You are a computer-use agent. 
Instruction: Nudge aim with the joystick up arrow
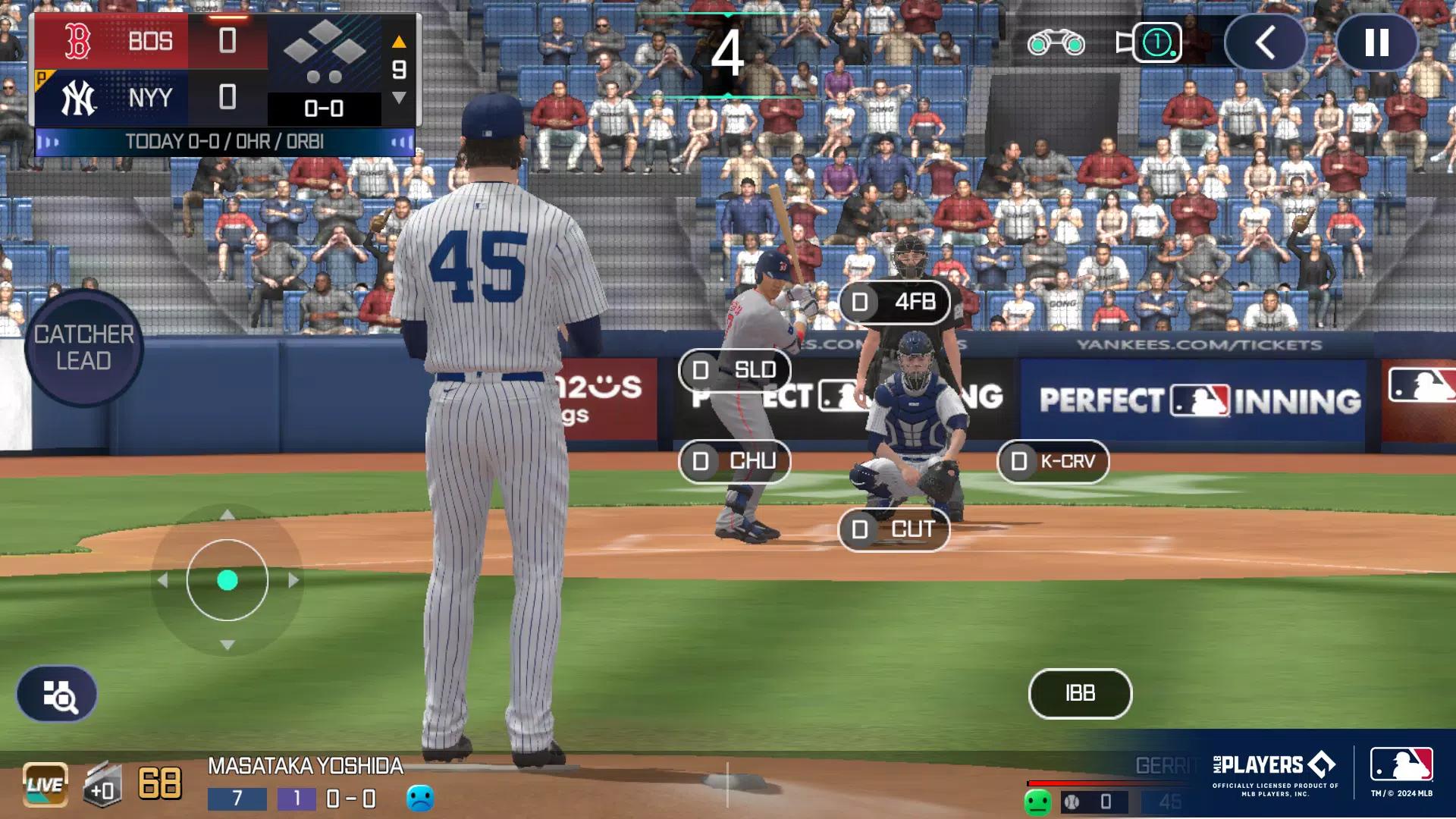(x=227, y=515)
